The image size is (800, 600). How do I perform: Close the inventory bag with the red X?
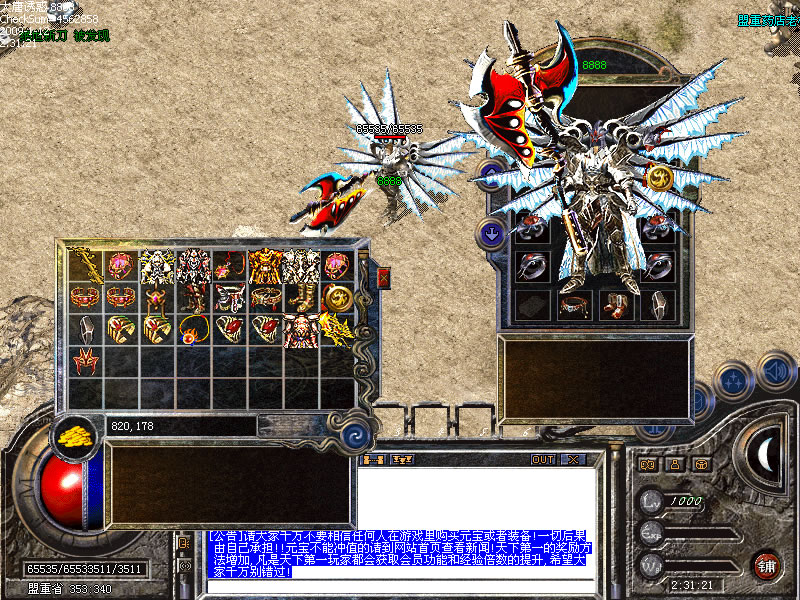[x=383, y=279]
